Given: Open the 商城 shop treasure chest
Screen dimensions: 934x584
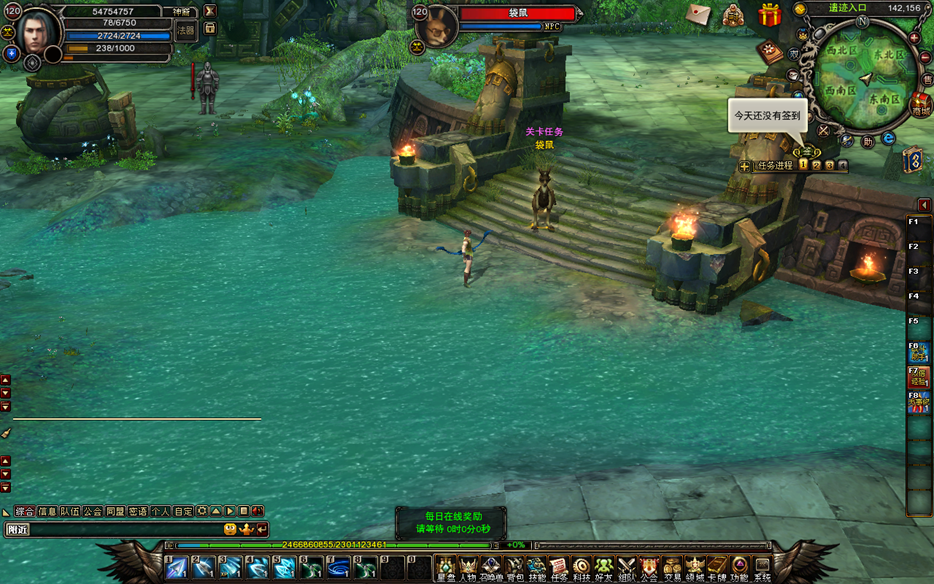Looking at the screenshot, I should point(920,105).
